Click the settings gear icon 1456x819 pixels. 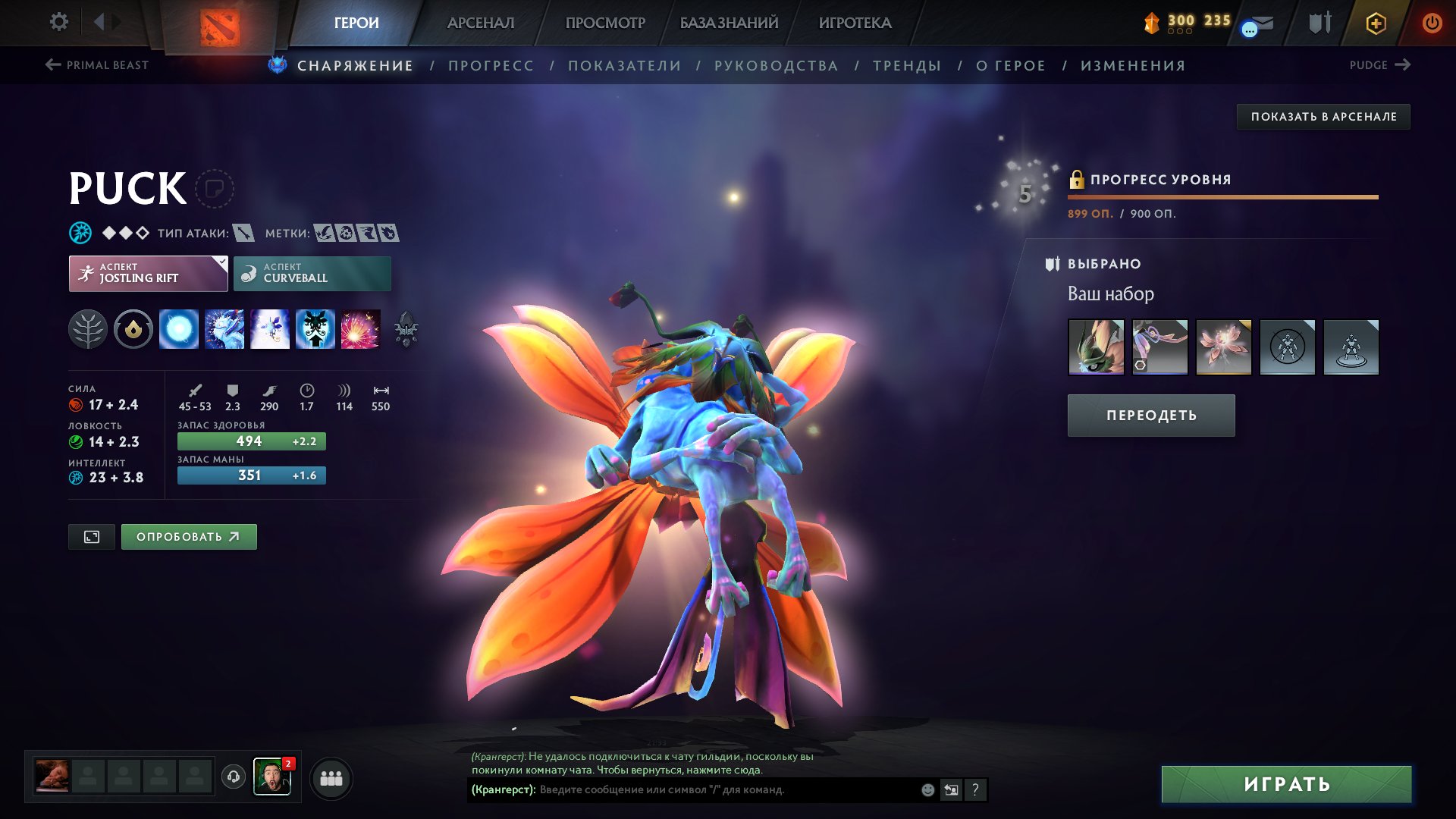[x=58, y=22]
